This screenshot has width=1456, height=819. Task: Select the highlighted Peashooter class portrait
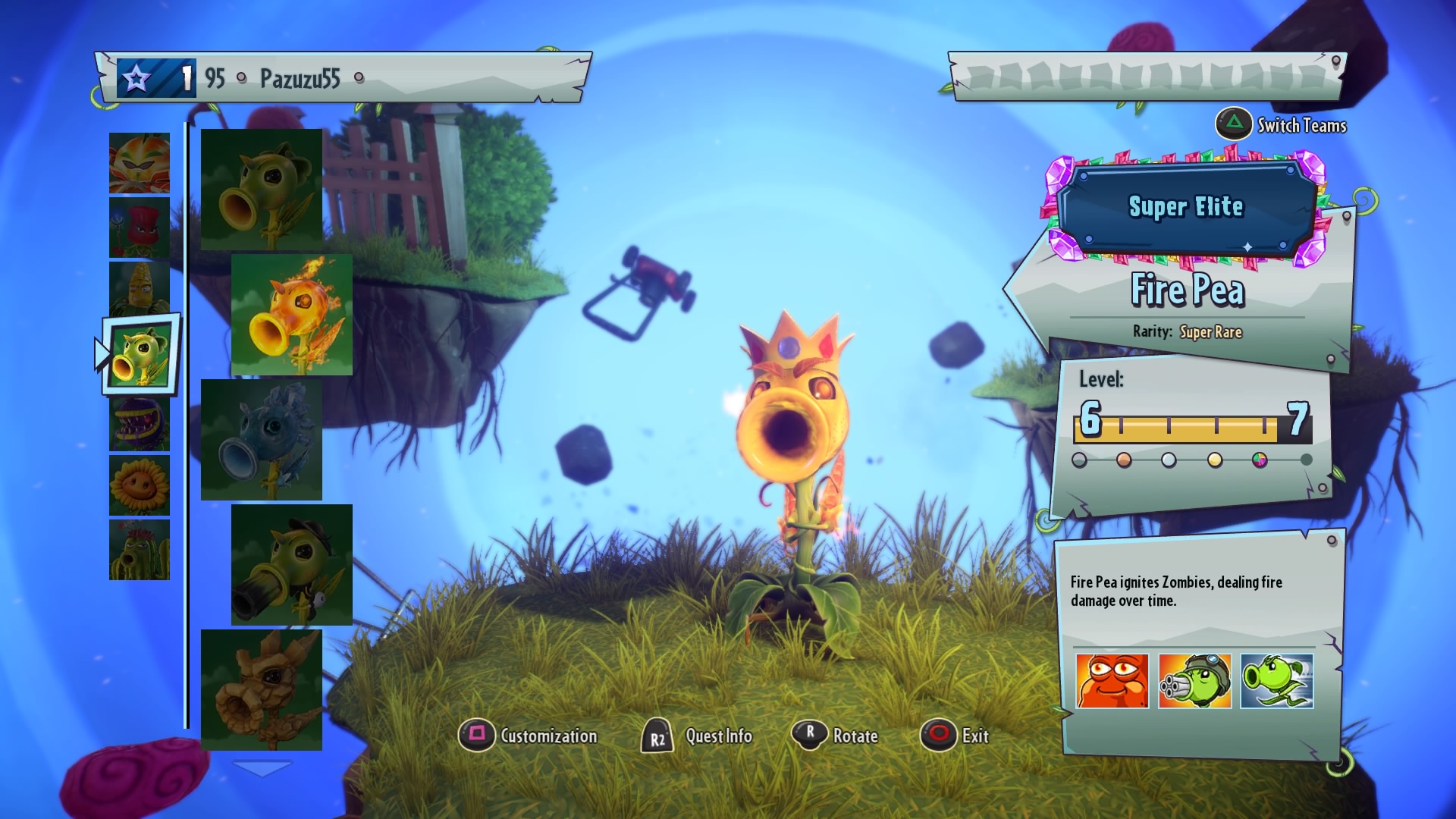(x=141, y=355)
